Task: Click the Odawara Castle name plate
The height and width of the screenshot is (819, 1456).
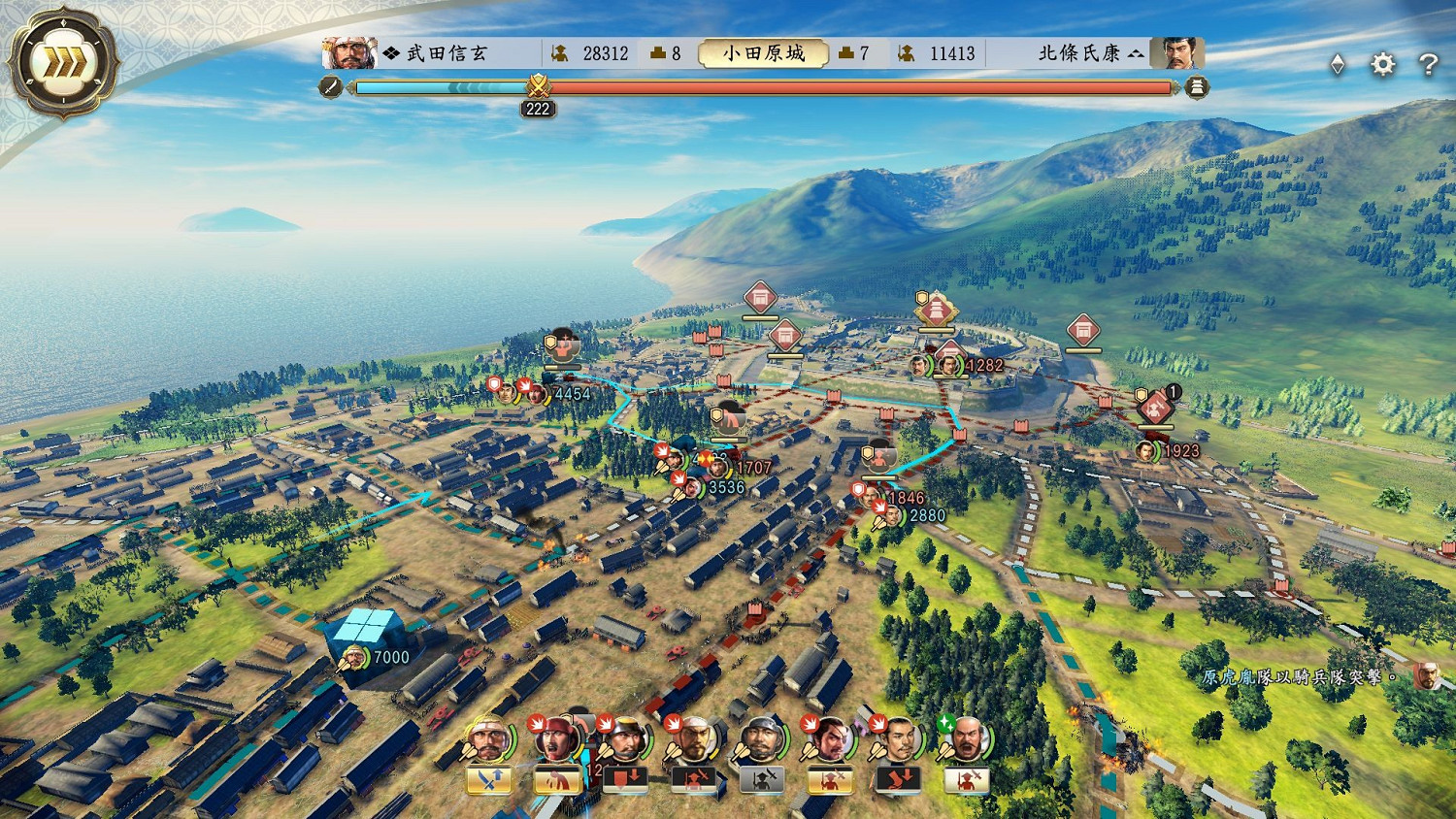Action: click(763, 53)
